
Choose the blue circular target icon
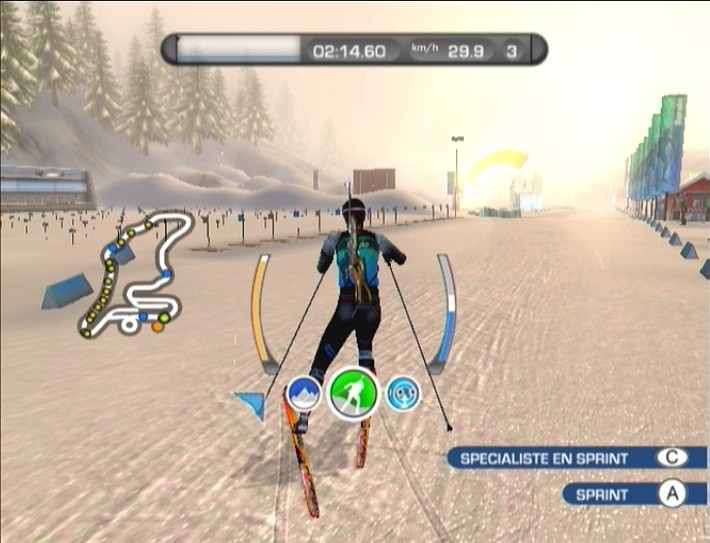pyautogui.click(x=403, y=393)
